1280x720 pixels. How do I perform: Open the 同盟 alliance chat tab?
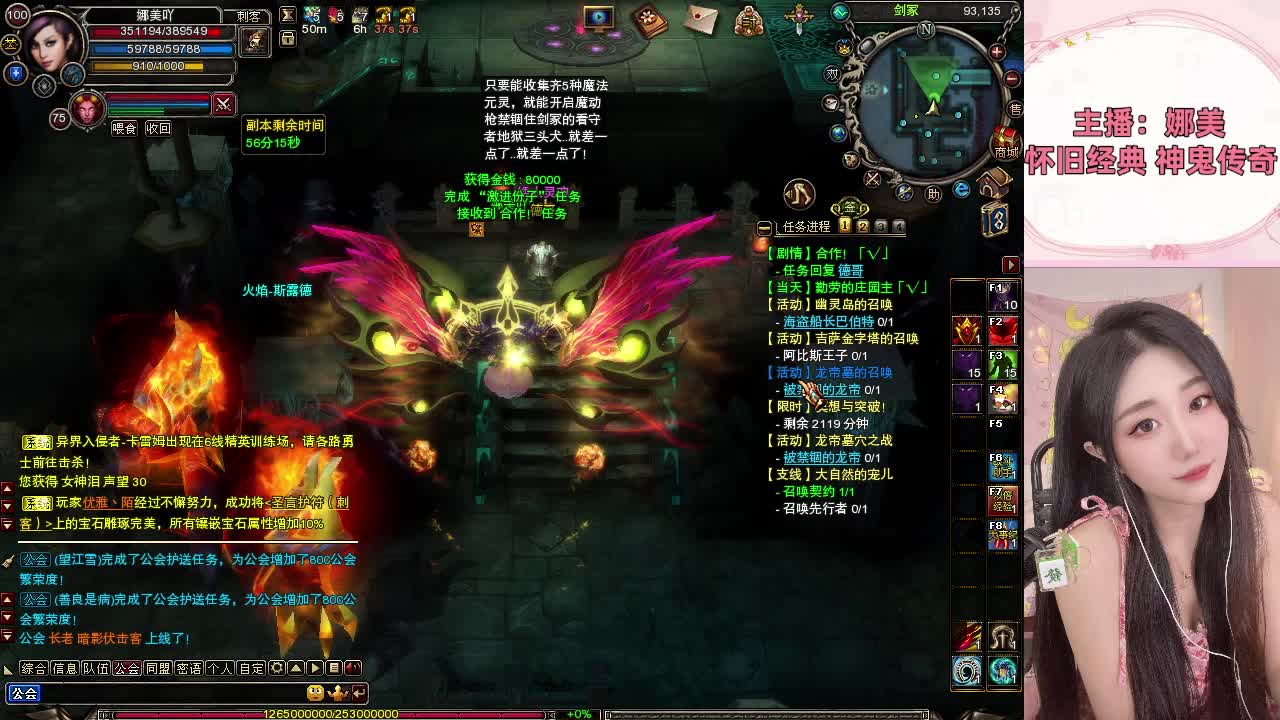point(158,668)
